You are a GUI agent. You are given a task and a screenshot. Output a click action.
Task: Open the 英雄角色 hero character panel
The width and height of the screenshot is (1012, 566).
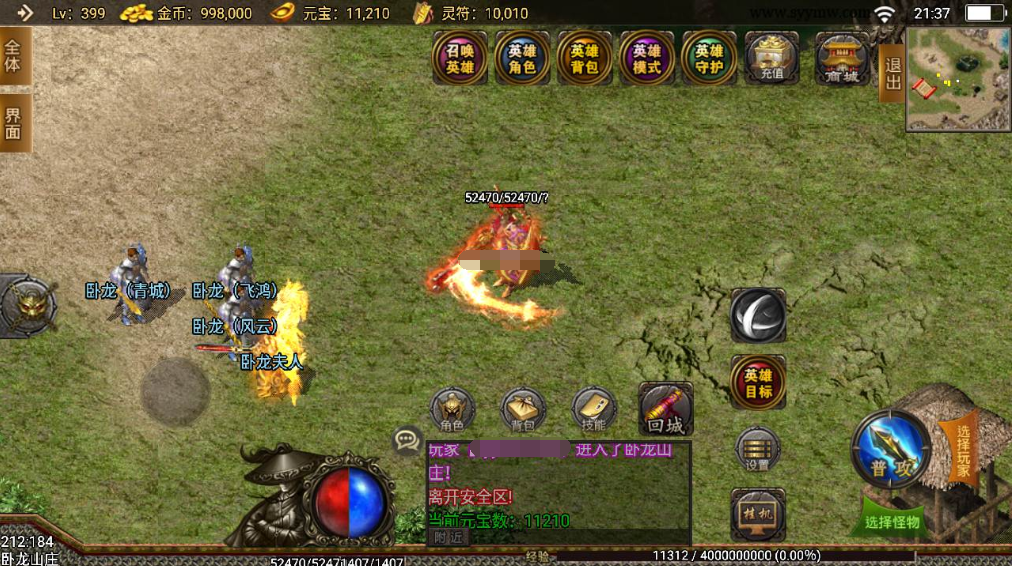(x=522, y=58)
